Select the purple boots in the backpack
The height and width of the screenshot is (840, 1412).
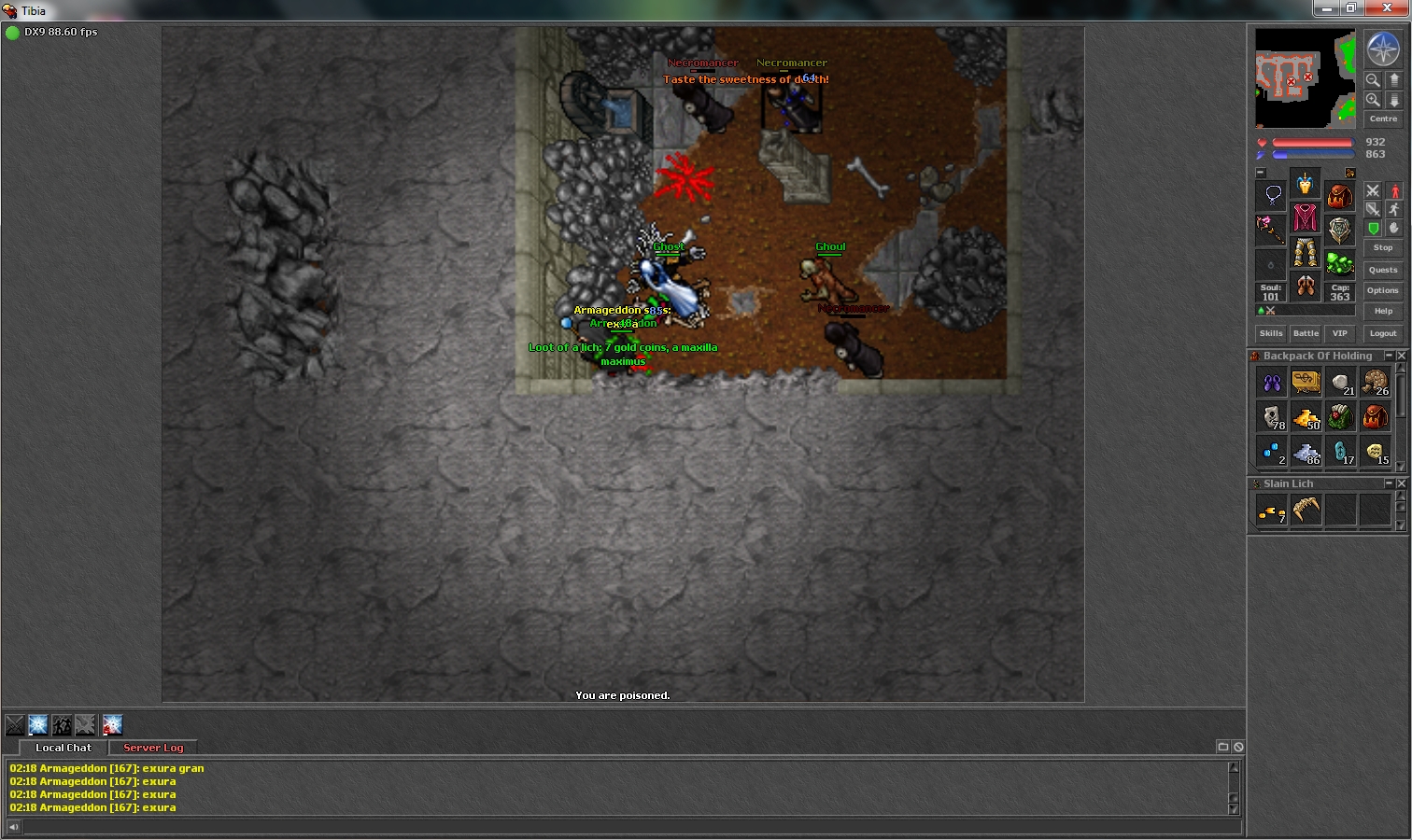(x=1271, y=383)
